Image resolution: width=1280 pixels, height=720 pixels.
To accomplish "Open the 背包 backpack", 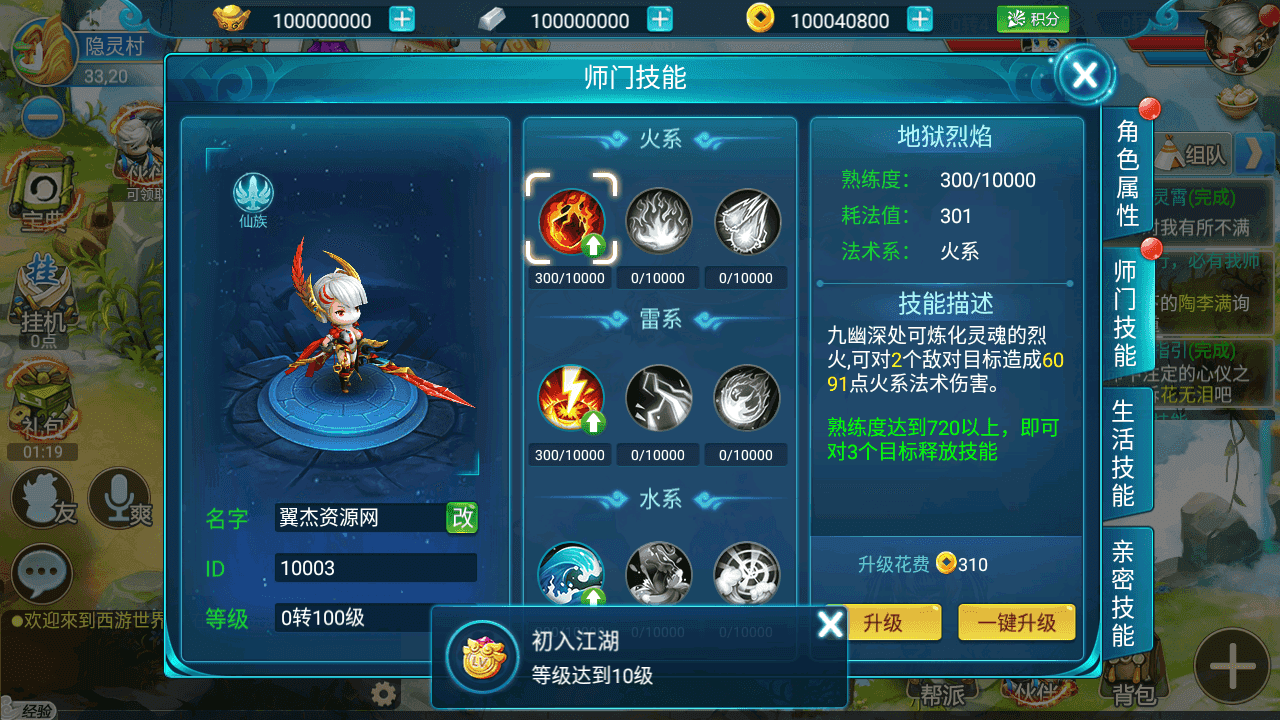I will (1135, 693).
